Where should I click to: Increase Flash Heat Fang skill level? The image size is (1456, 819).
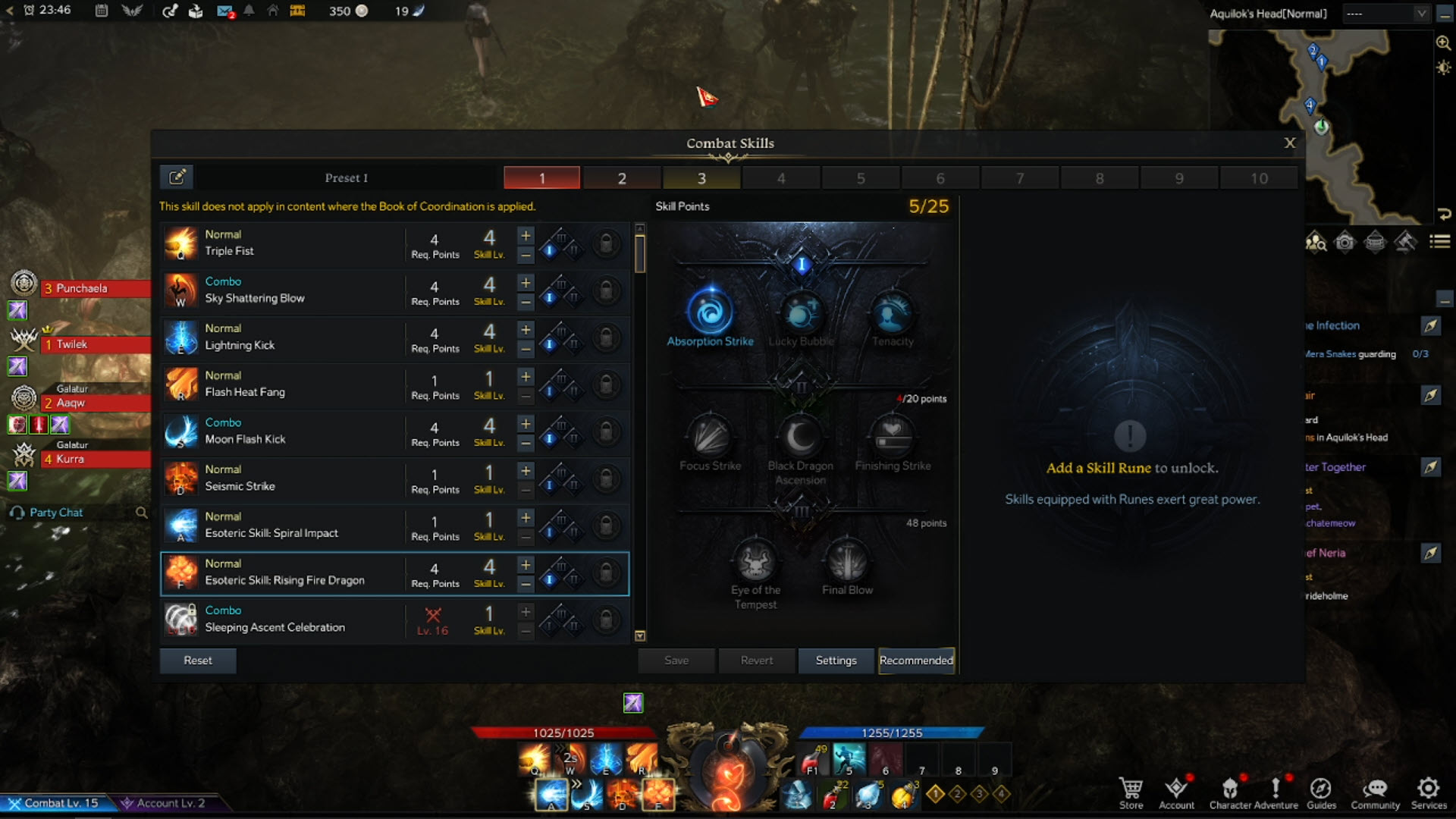click(526, 377)
